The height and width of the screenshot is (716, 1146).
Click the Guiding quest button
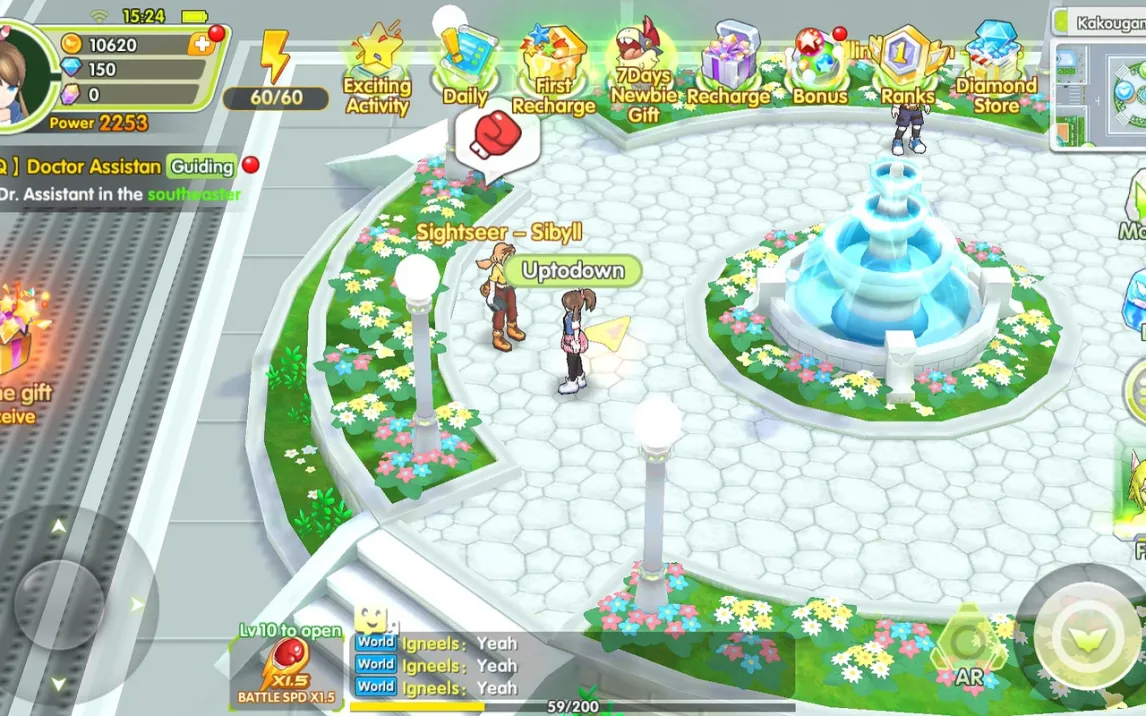201,166
